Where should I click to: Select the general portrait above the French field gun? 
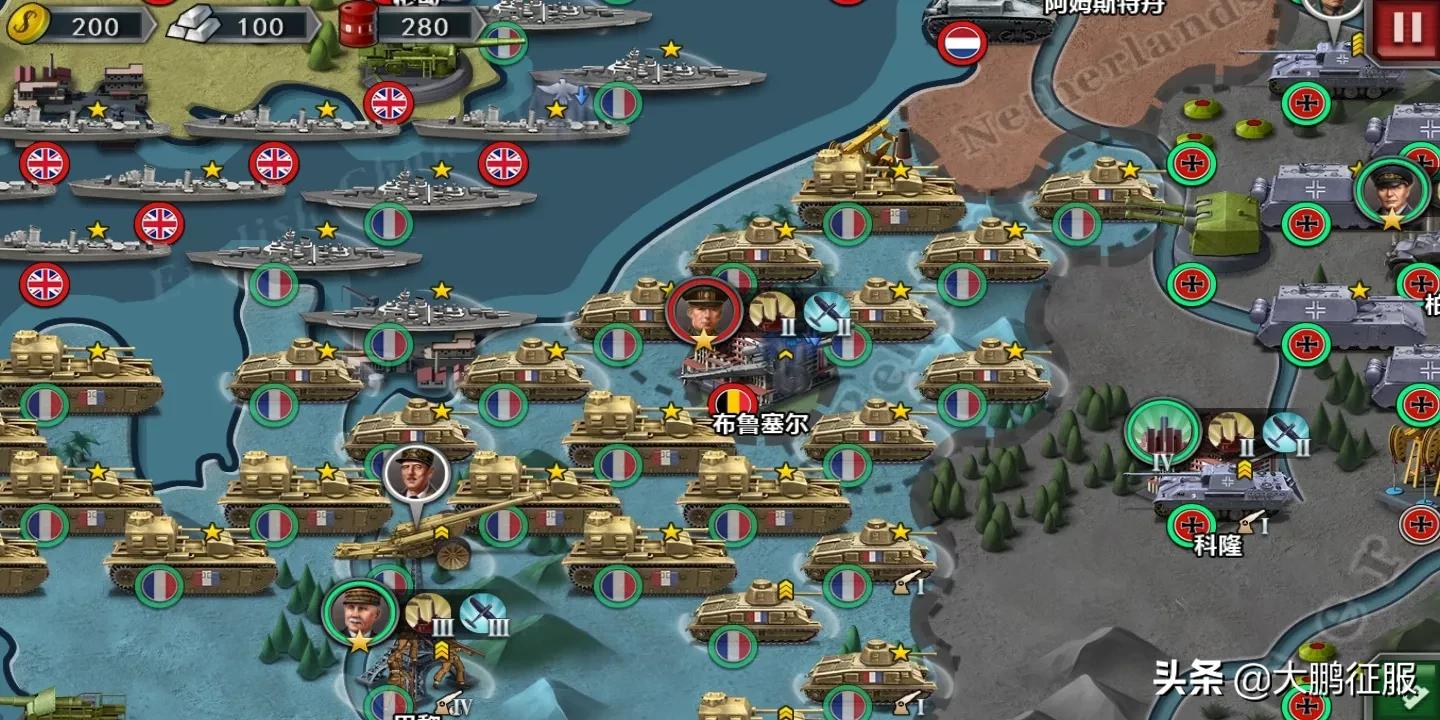point(416,478)
